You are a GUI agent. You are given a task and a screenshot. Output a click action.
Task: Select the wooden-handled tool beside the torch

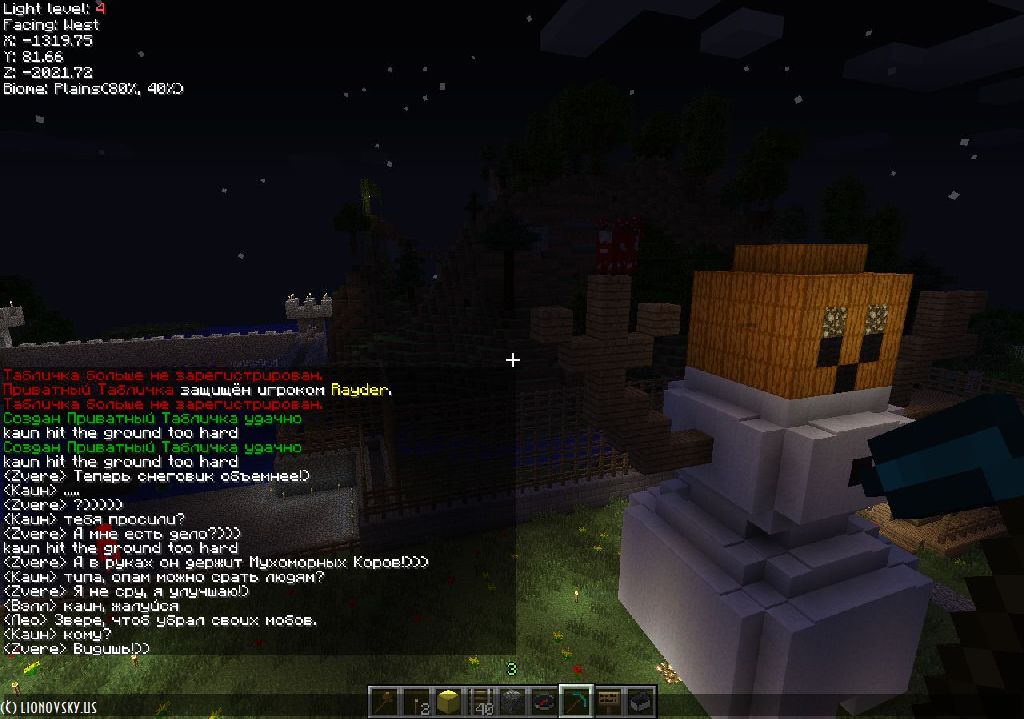(384, 701)
